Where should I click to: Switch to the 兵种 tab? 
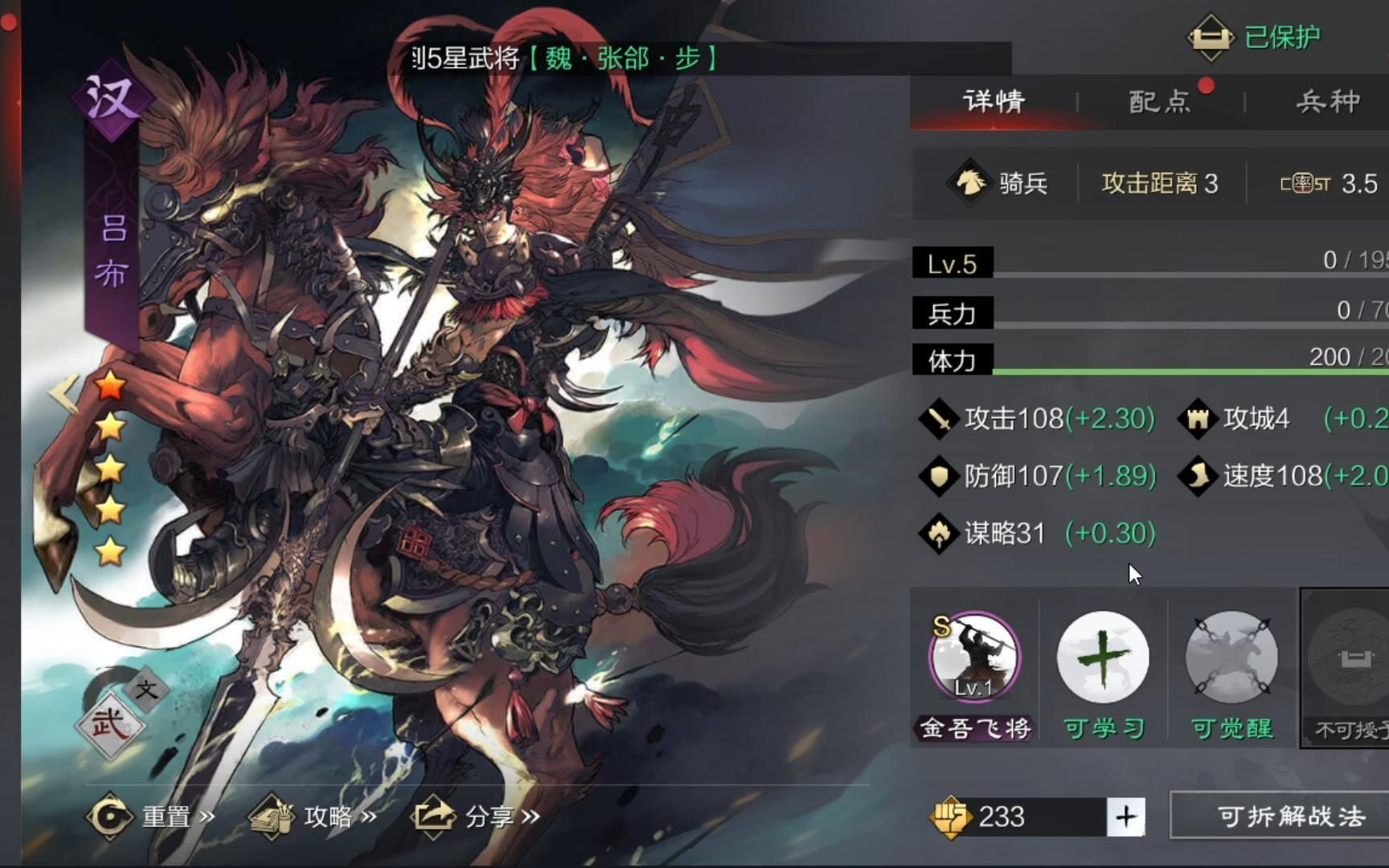1327,101
